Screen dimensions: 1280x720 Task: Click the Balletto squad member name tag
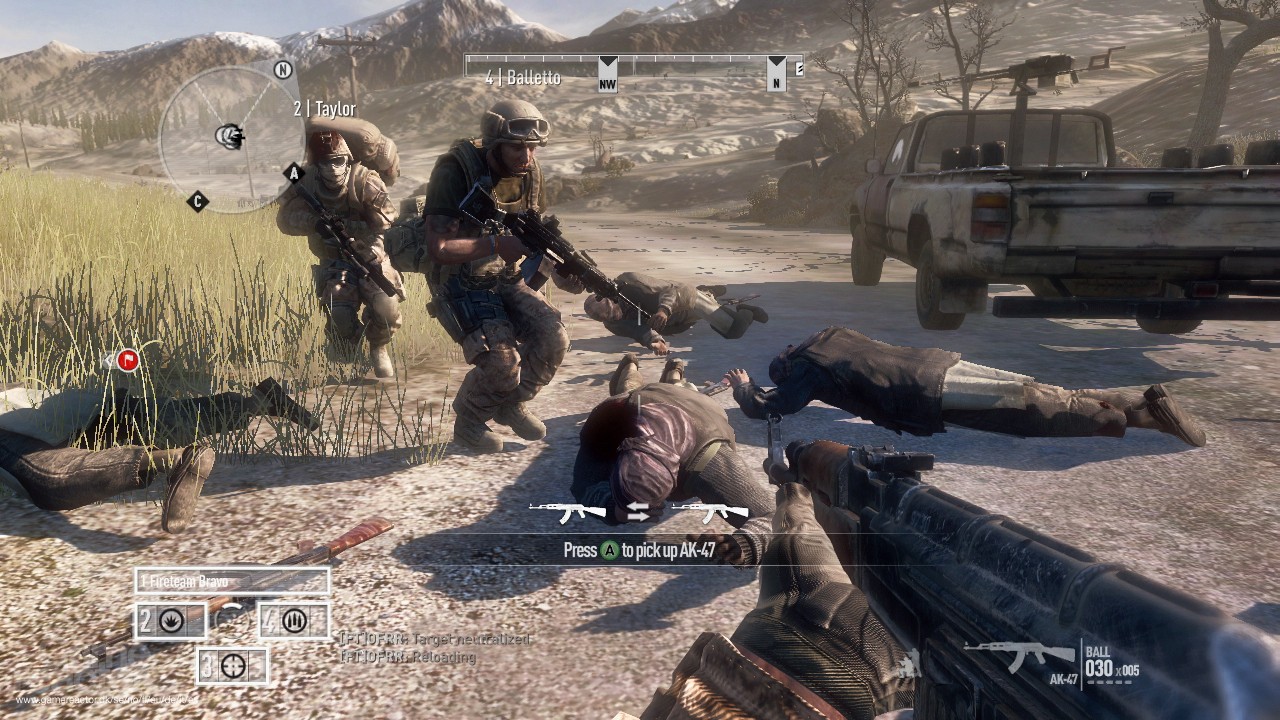[522, 78]
